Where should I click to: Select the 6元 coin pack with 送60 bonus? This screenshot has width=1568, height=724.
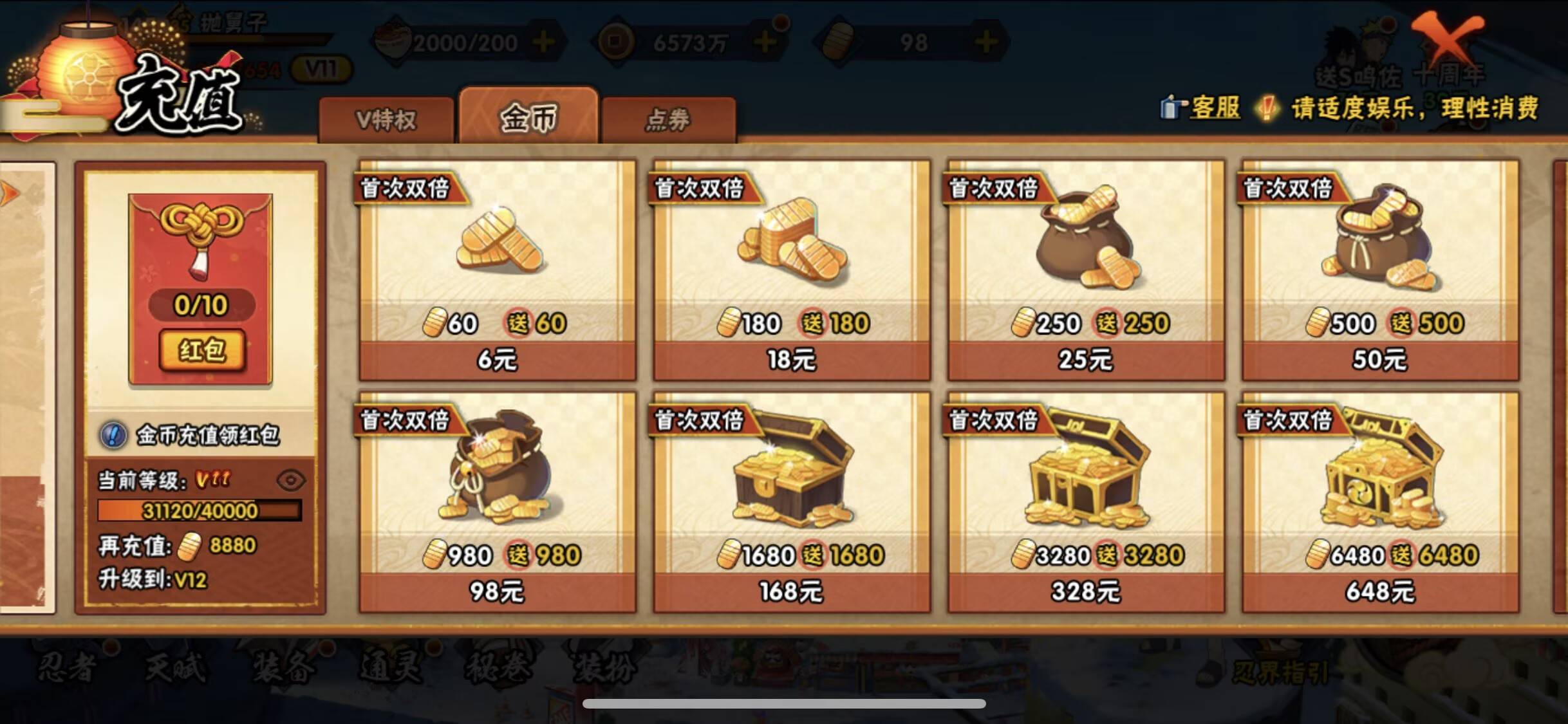[496, 270]
